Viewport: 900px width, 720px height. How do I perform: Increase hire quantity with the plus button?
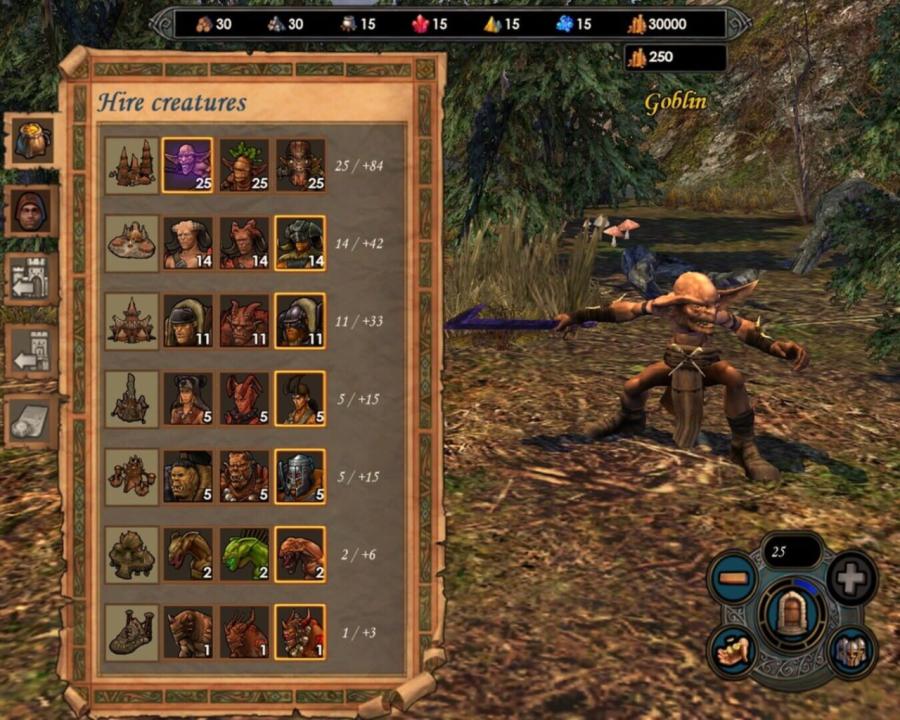[852, 577]
